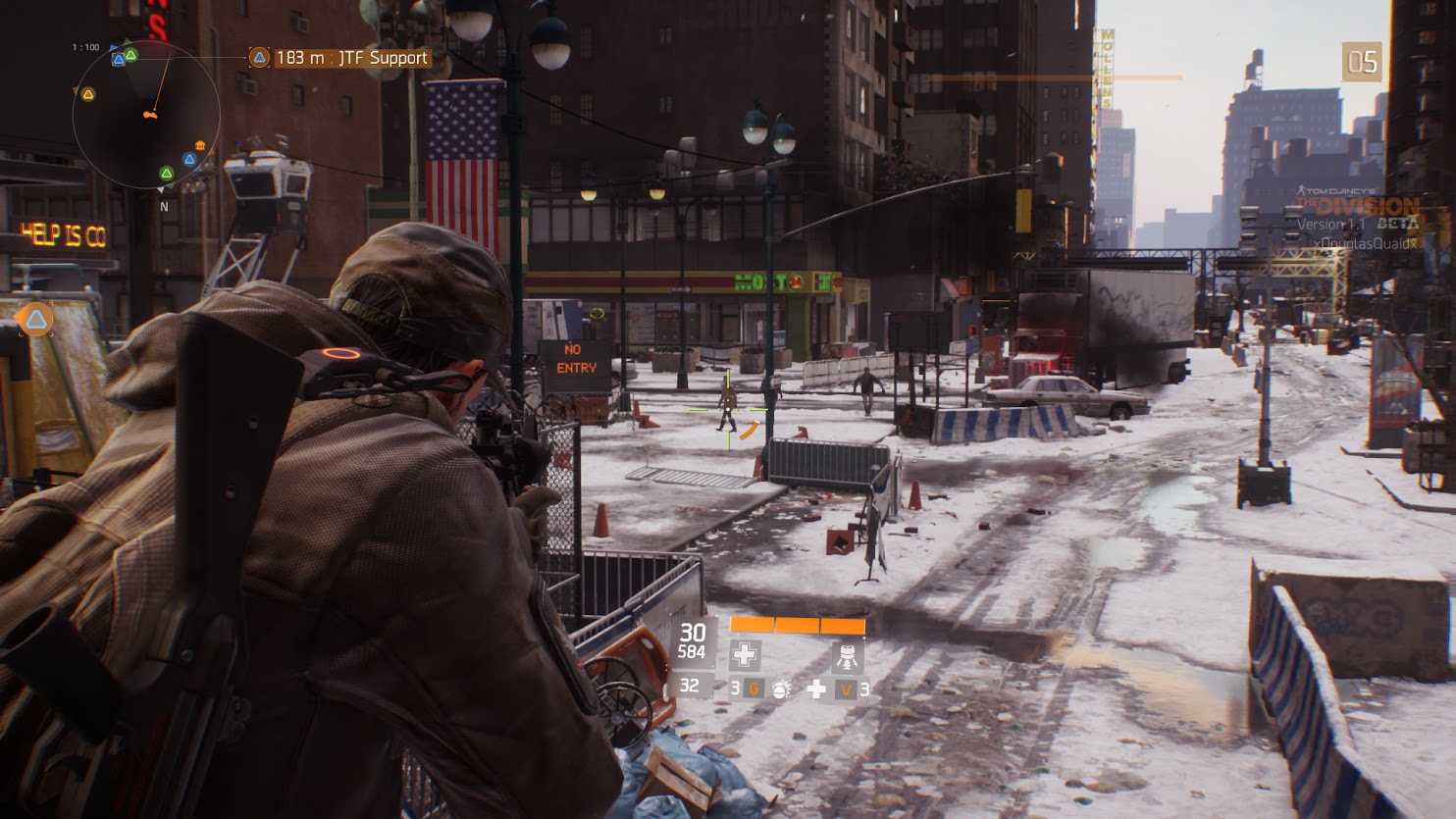
Task: Select the JTF Support objective tracker
Action: click(339, 58)
